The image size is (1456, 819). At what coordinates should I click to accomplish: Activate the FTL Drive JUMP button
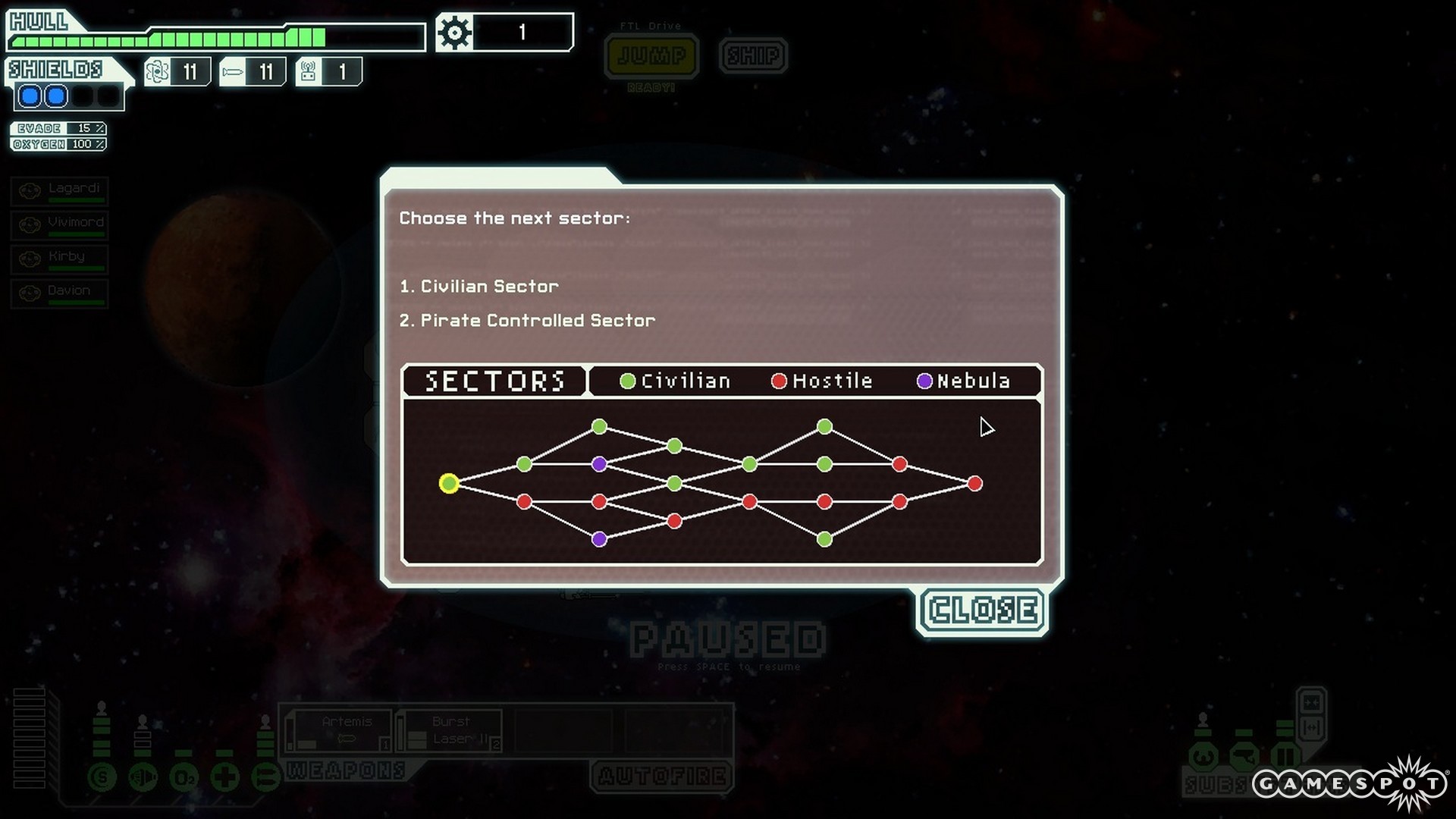pos(651,56)
